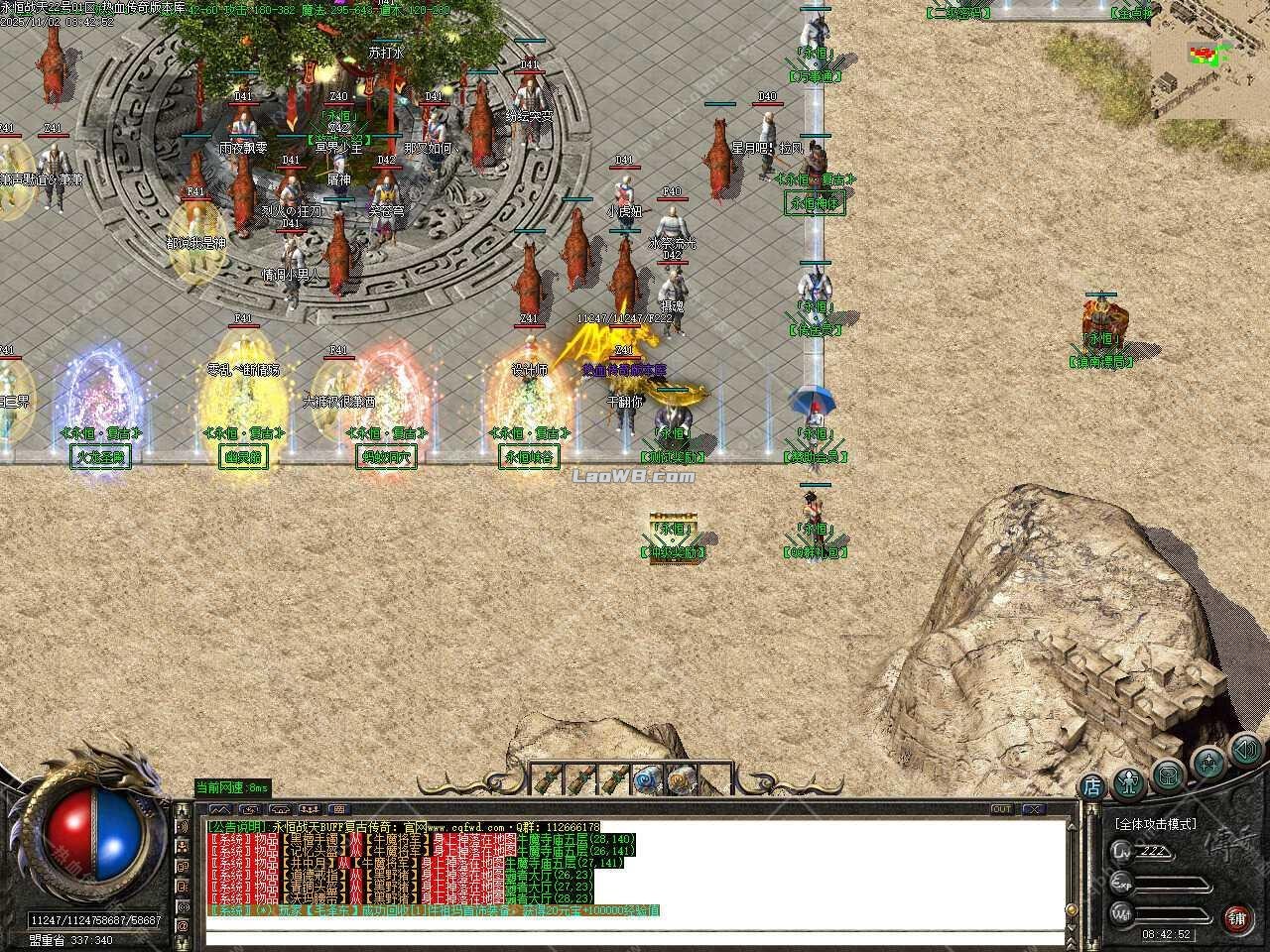Toggle the first chat filter icon above messages
The image size is (1270, 952).
click(x=220, y=808)
